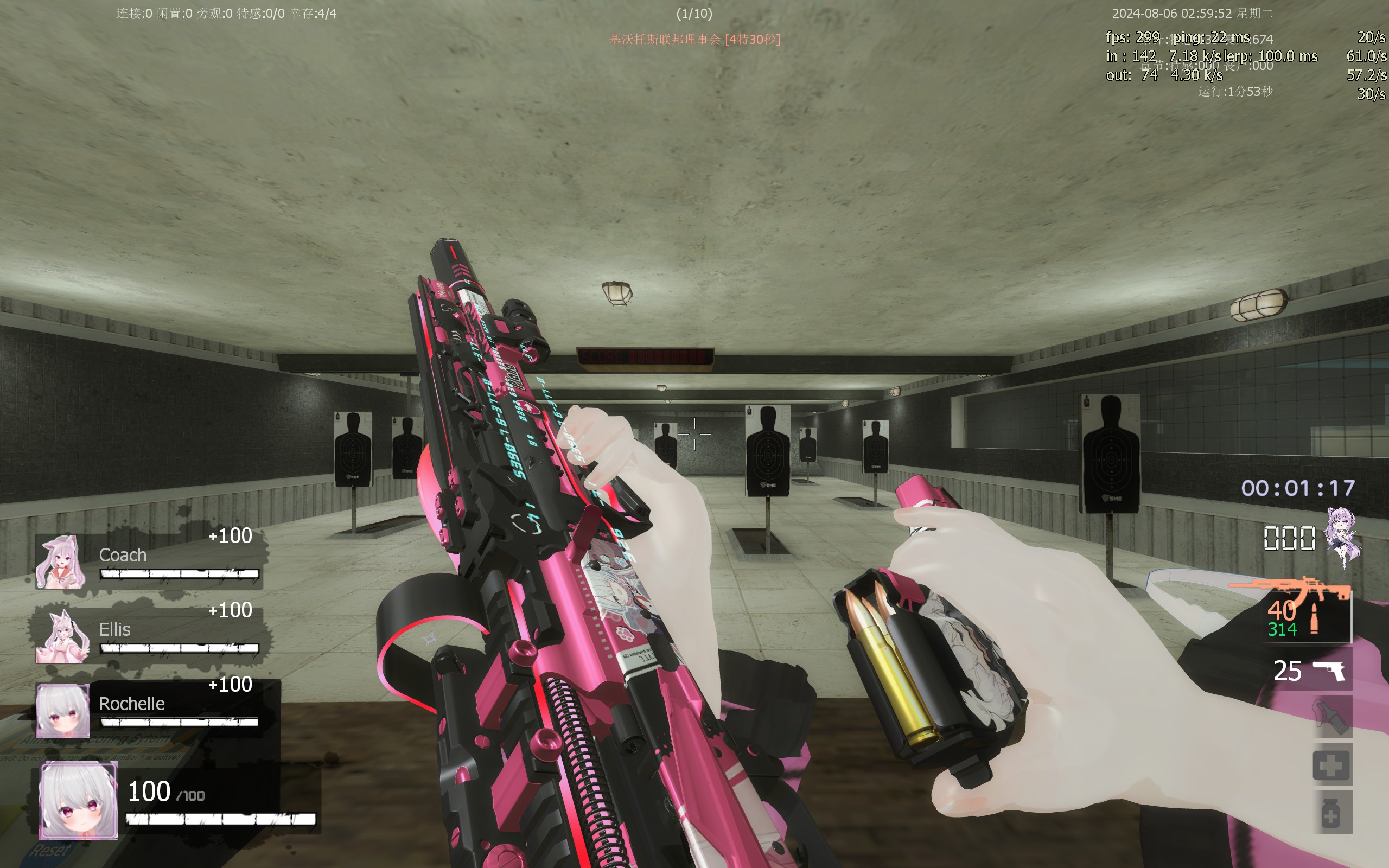This screenshot has width=1389, height=868.
Task: Select the pain pills bottle slot
Action: point(1331,813)
